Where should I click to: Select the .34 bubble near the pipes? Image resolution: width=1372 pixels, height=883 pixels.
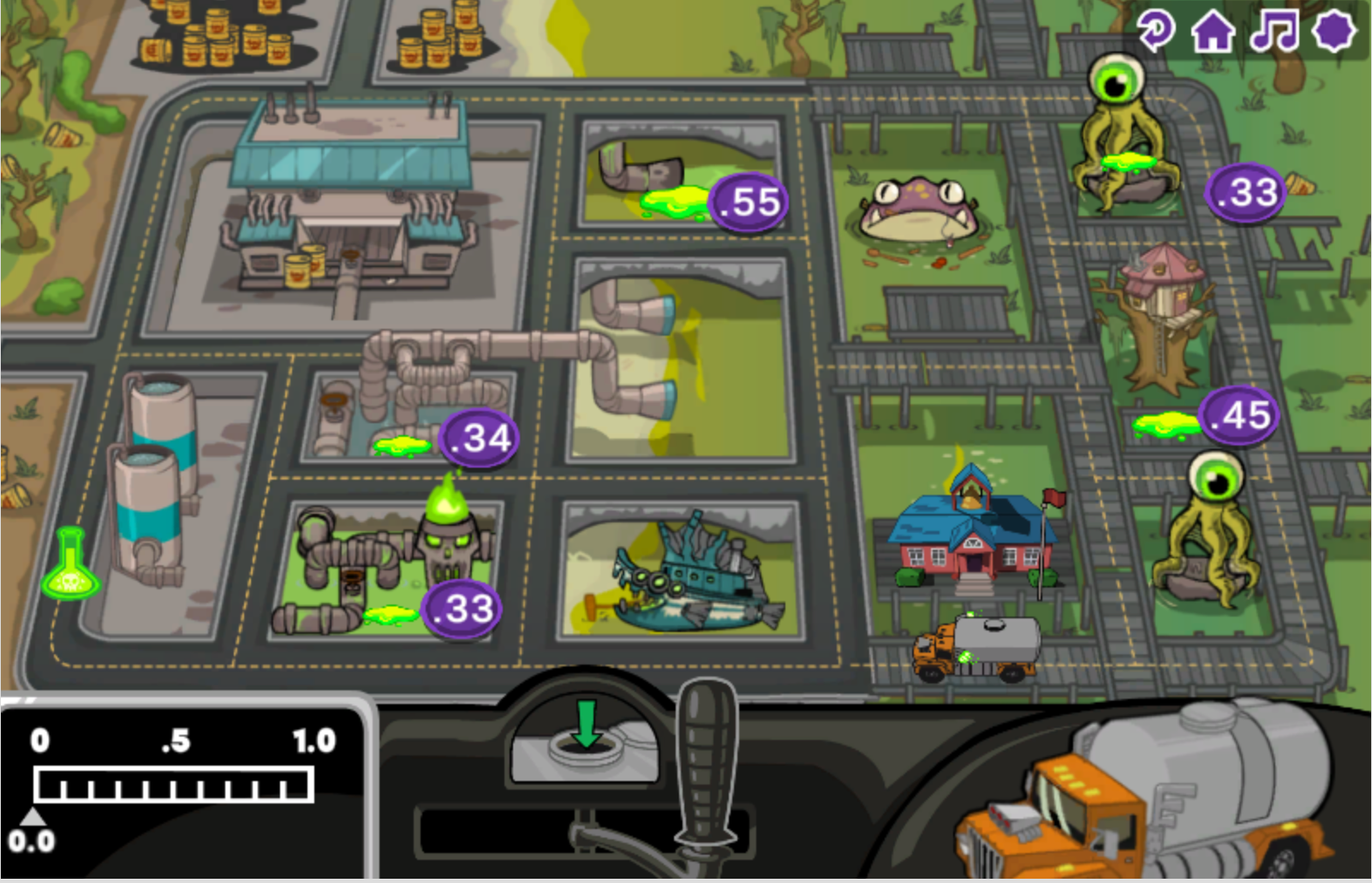(x=476, y=438)
